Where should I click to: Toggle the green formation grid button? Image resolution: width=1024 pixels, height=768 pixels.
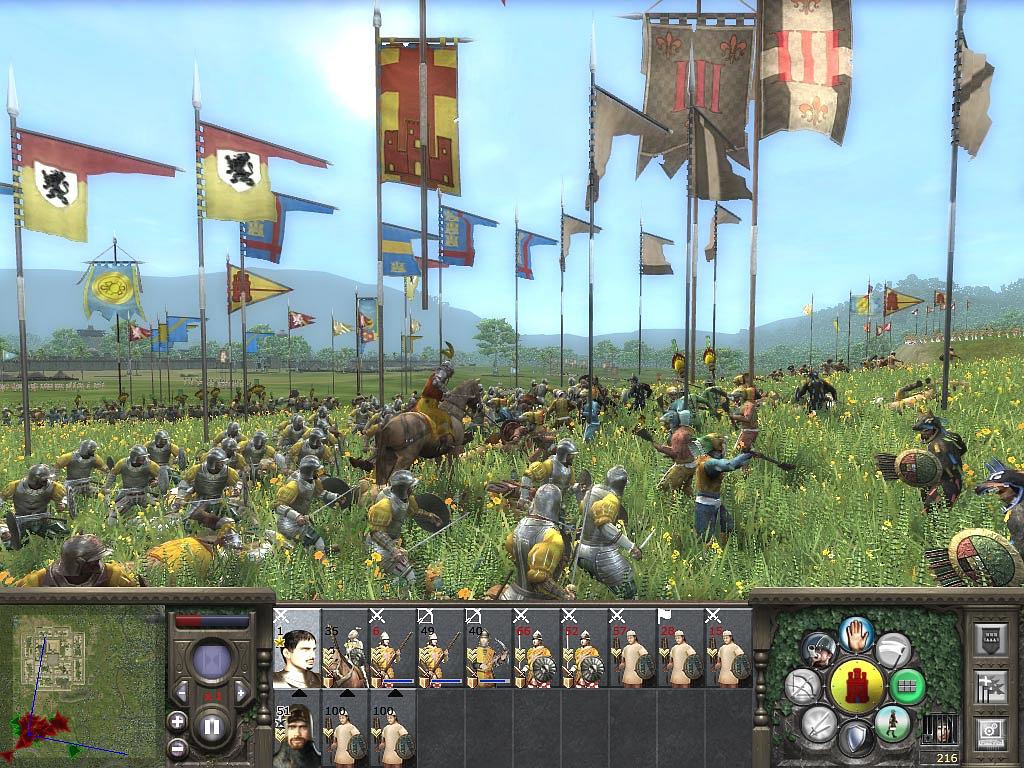pos(908,687)
